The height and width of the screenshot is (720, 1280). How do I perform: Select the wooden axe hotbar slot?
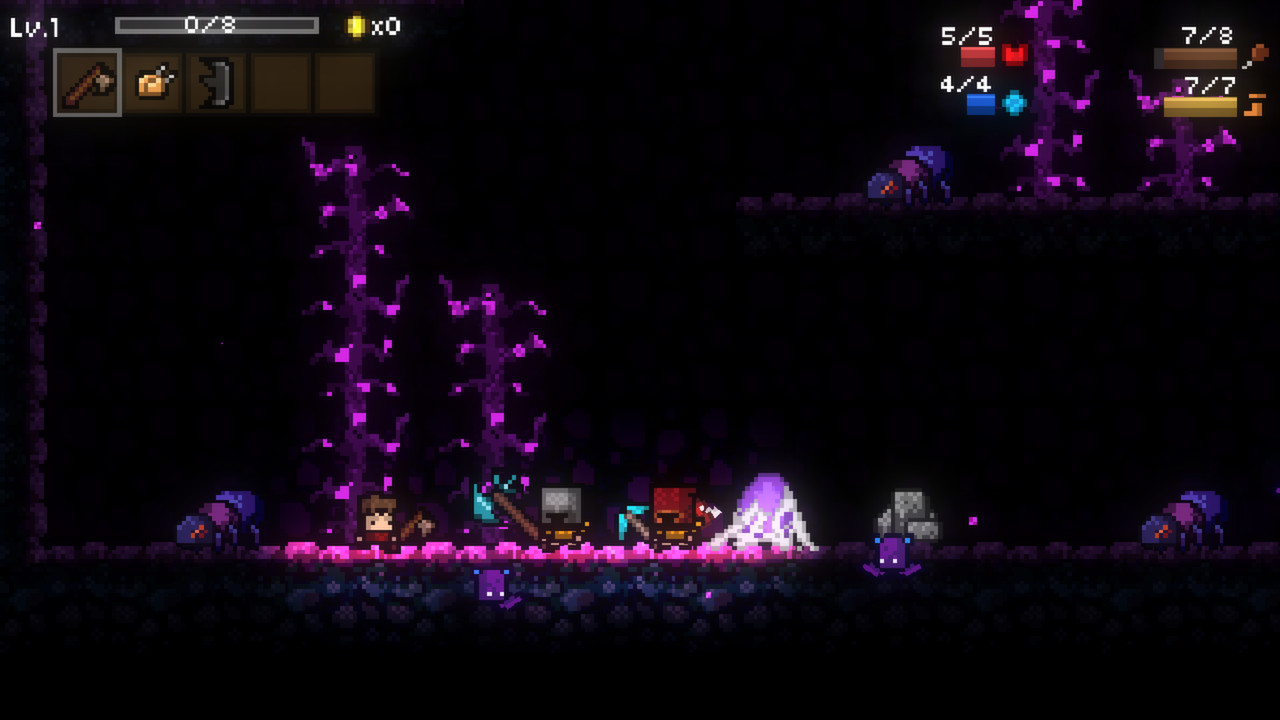(87, 83)
